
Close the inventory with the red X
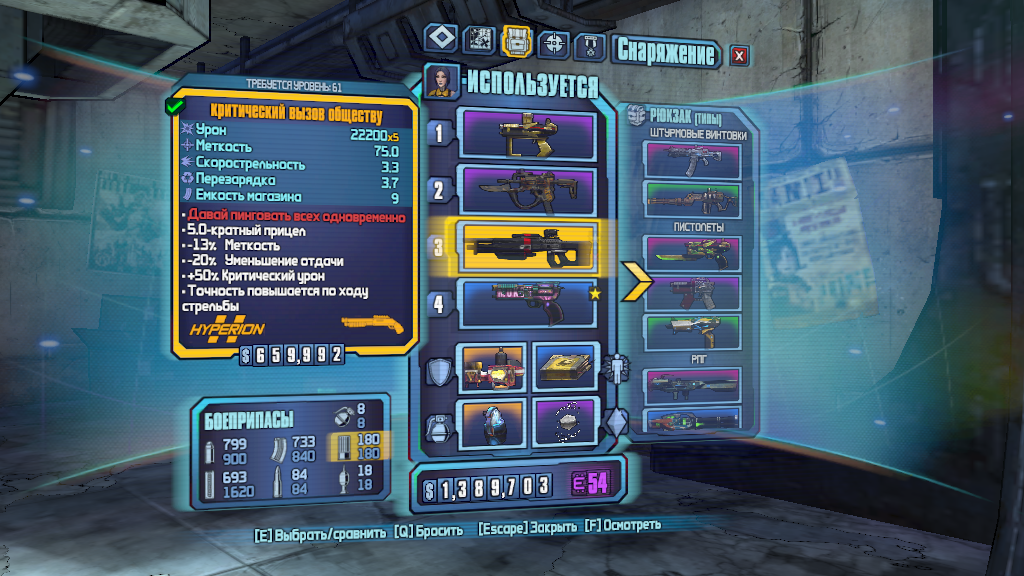tap(739, 55)
